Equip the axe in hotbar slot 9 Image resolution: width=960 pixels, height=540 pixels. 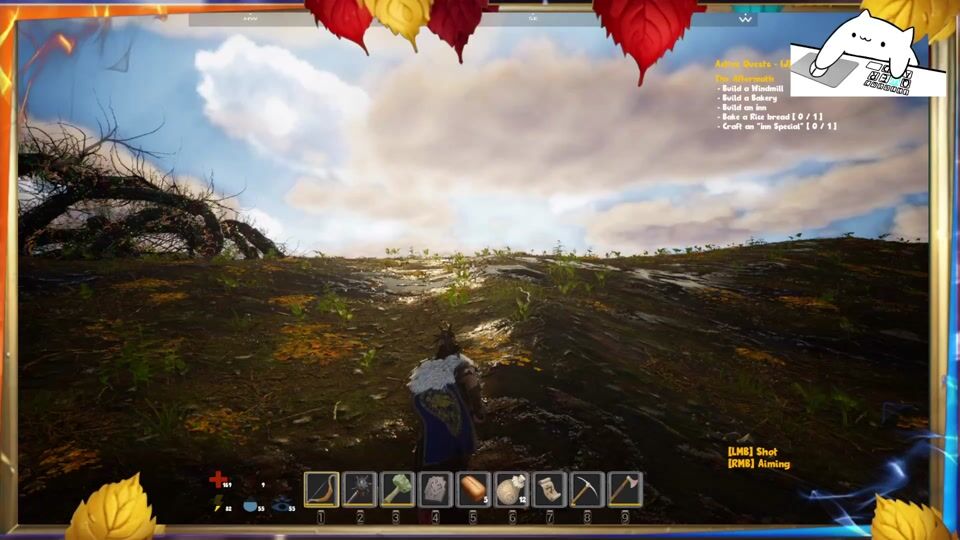tap(625, 489)
